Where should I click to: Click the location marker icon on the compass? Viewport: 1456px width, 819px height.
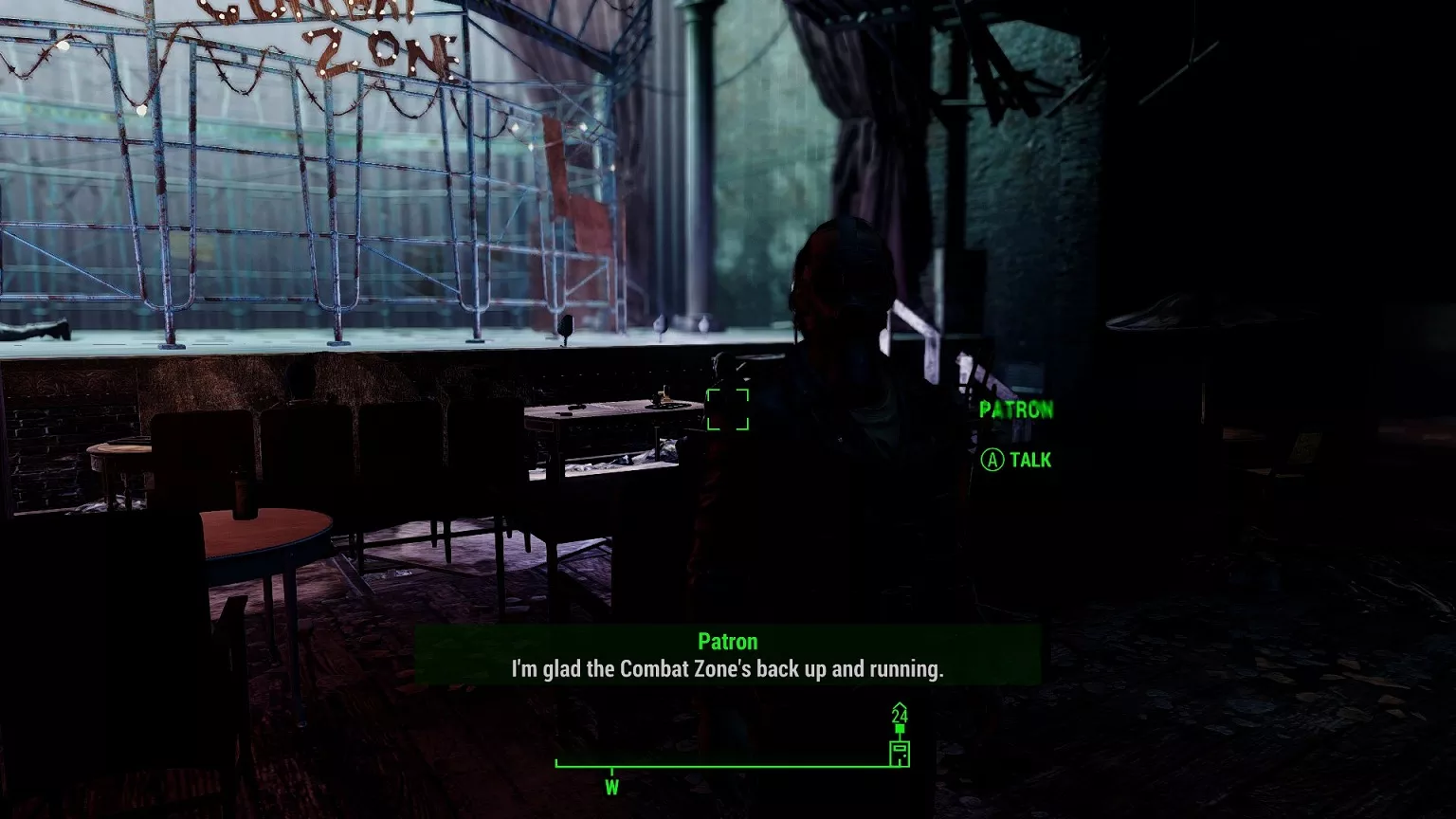(900, 753)
